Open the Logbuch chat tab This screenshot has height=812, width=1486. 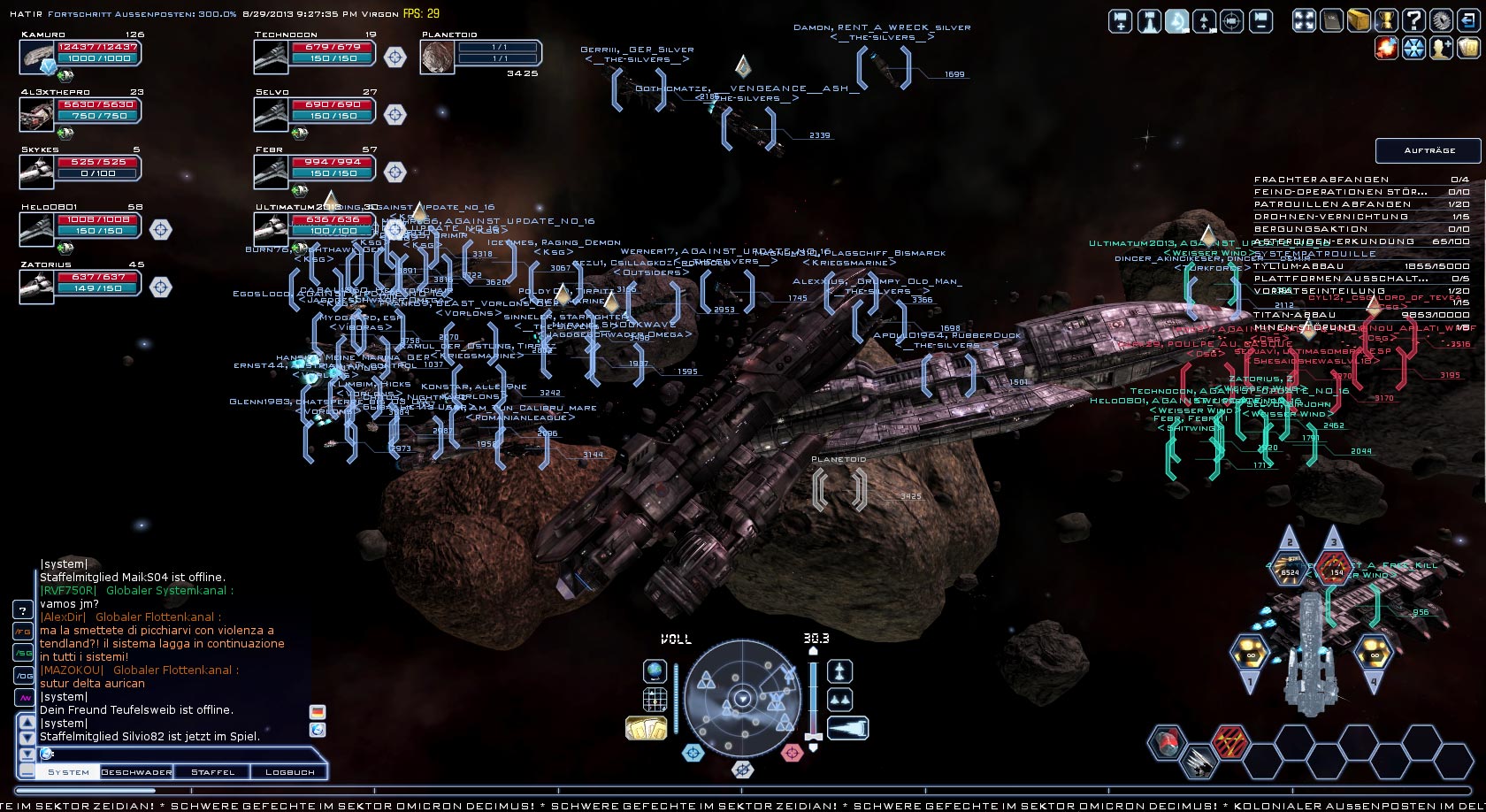(x=289, y=771)
